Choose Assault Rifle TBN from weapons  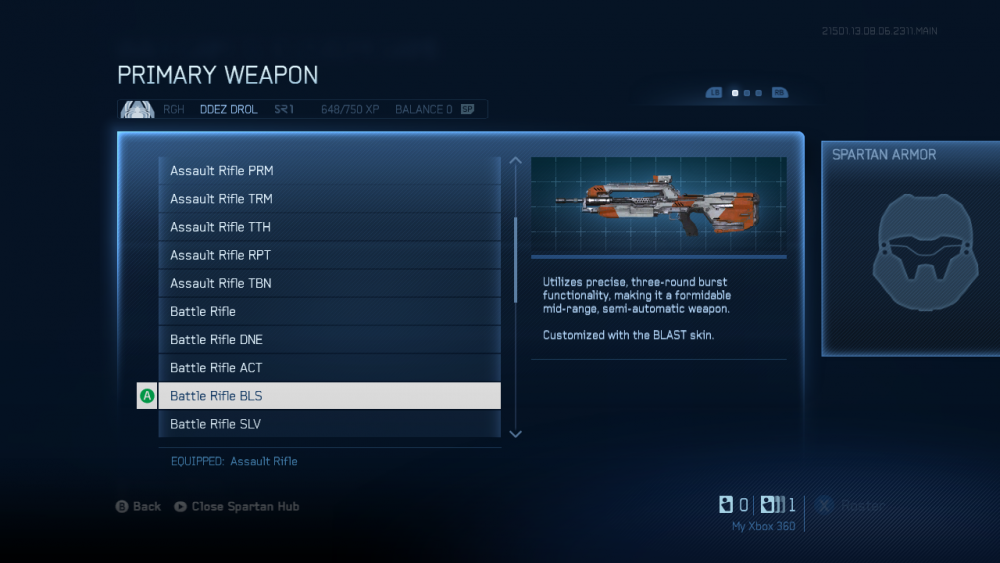[x=329, y=283]
